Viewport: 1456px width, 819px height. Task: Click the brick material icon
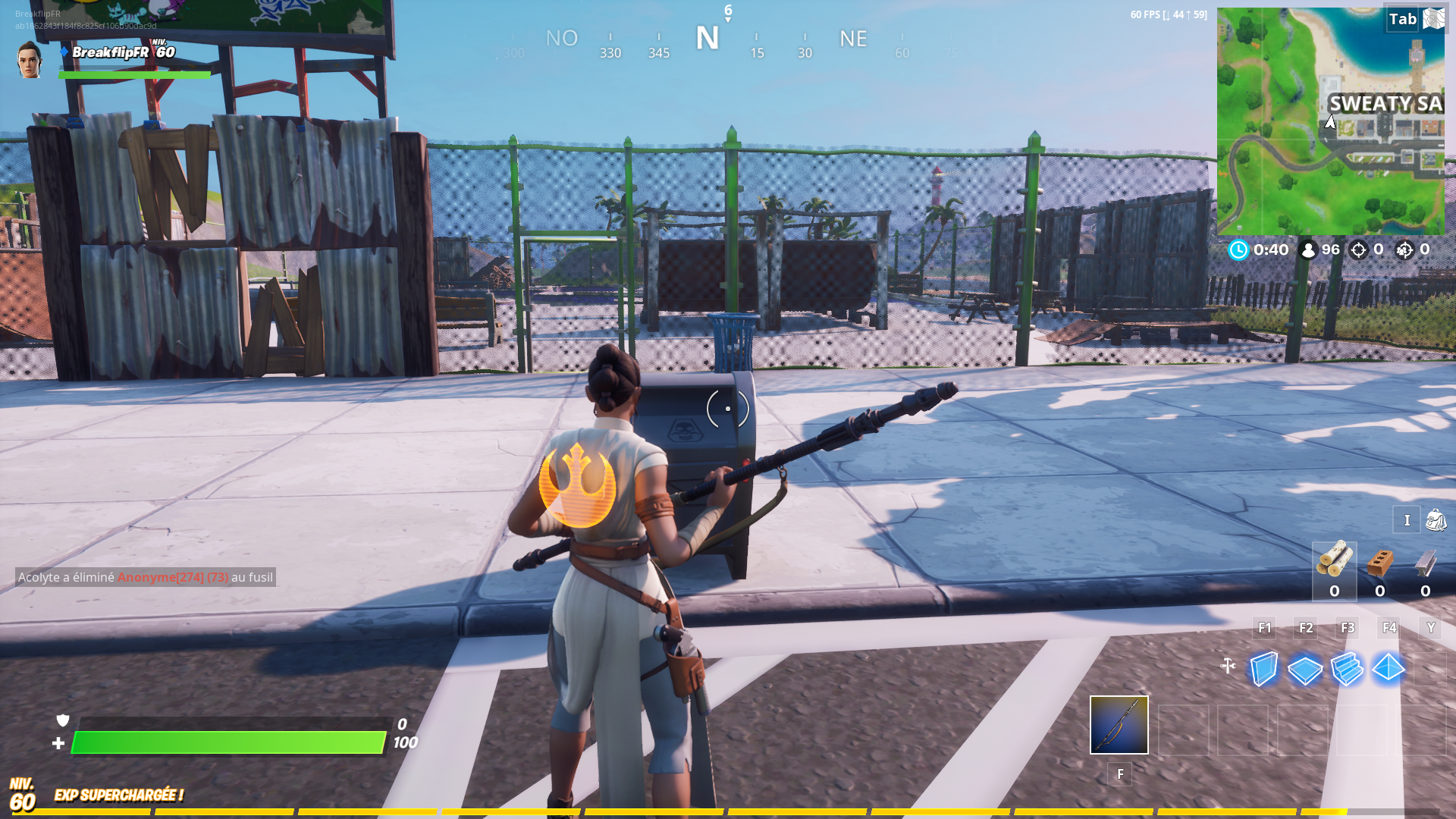[1379, 563]
